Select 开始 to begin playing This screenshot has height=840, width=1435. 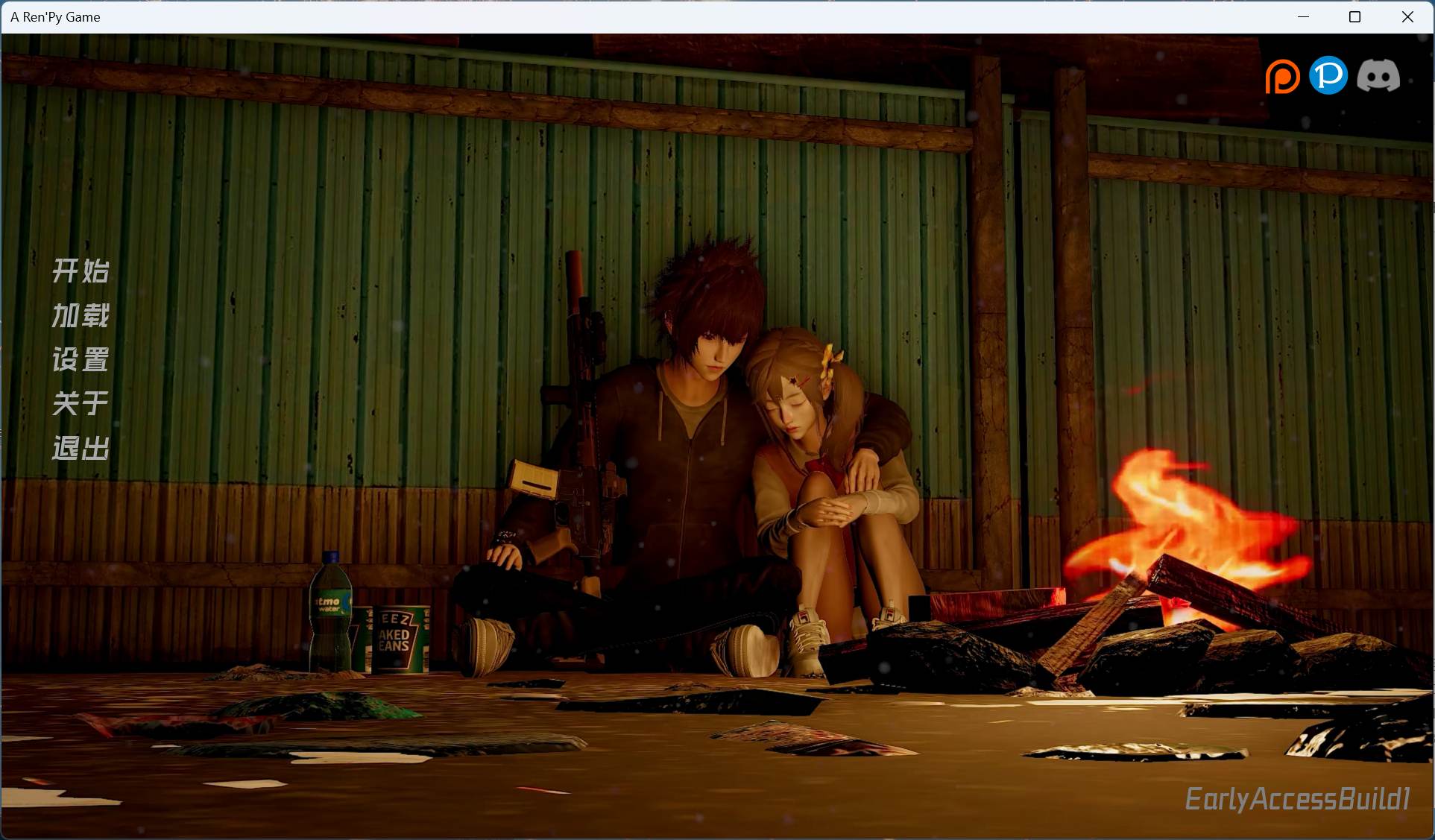(80, 271)
